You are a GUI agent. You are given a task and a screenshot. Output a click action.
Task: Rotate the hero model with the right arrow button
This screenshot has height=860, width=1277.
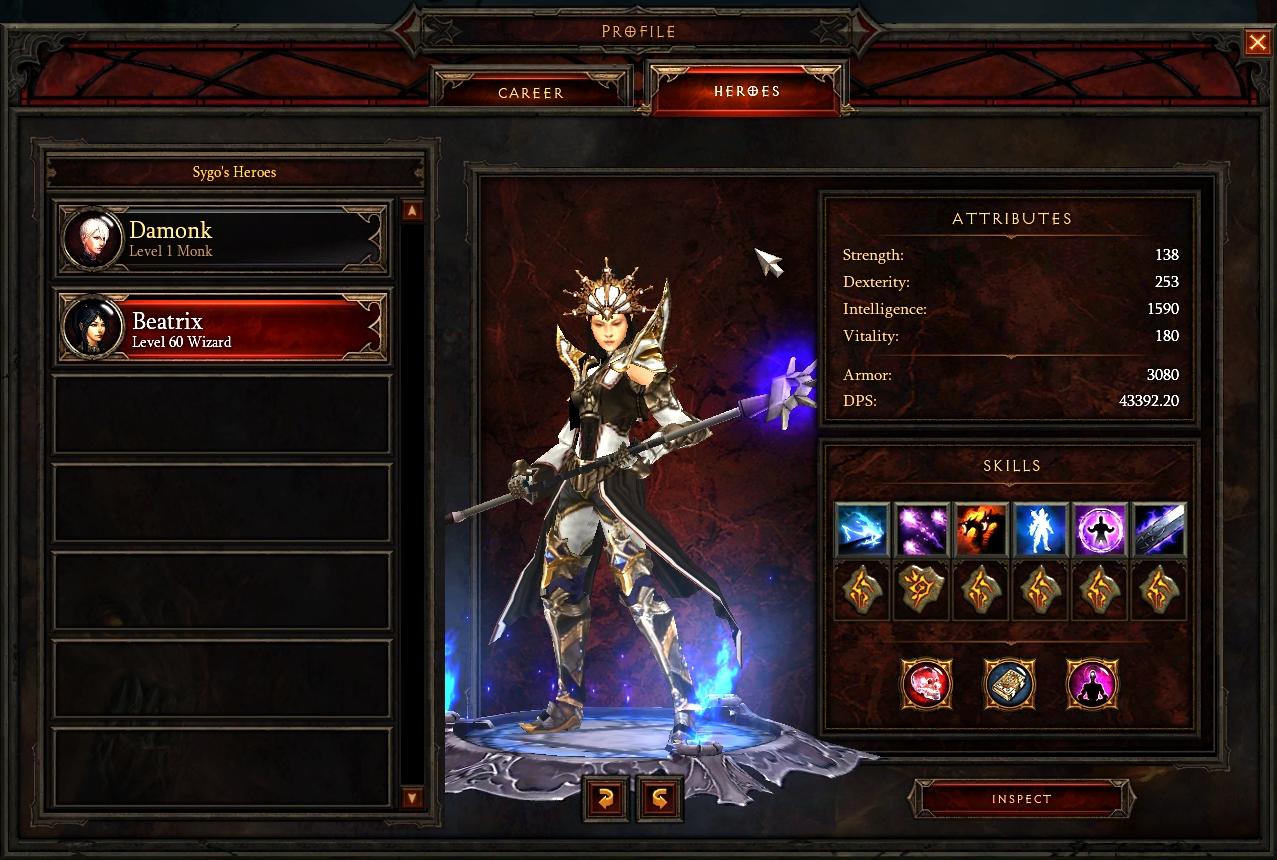pos(660,798)
